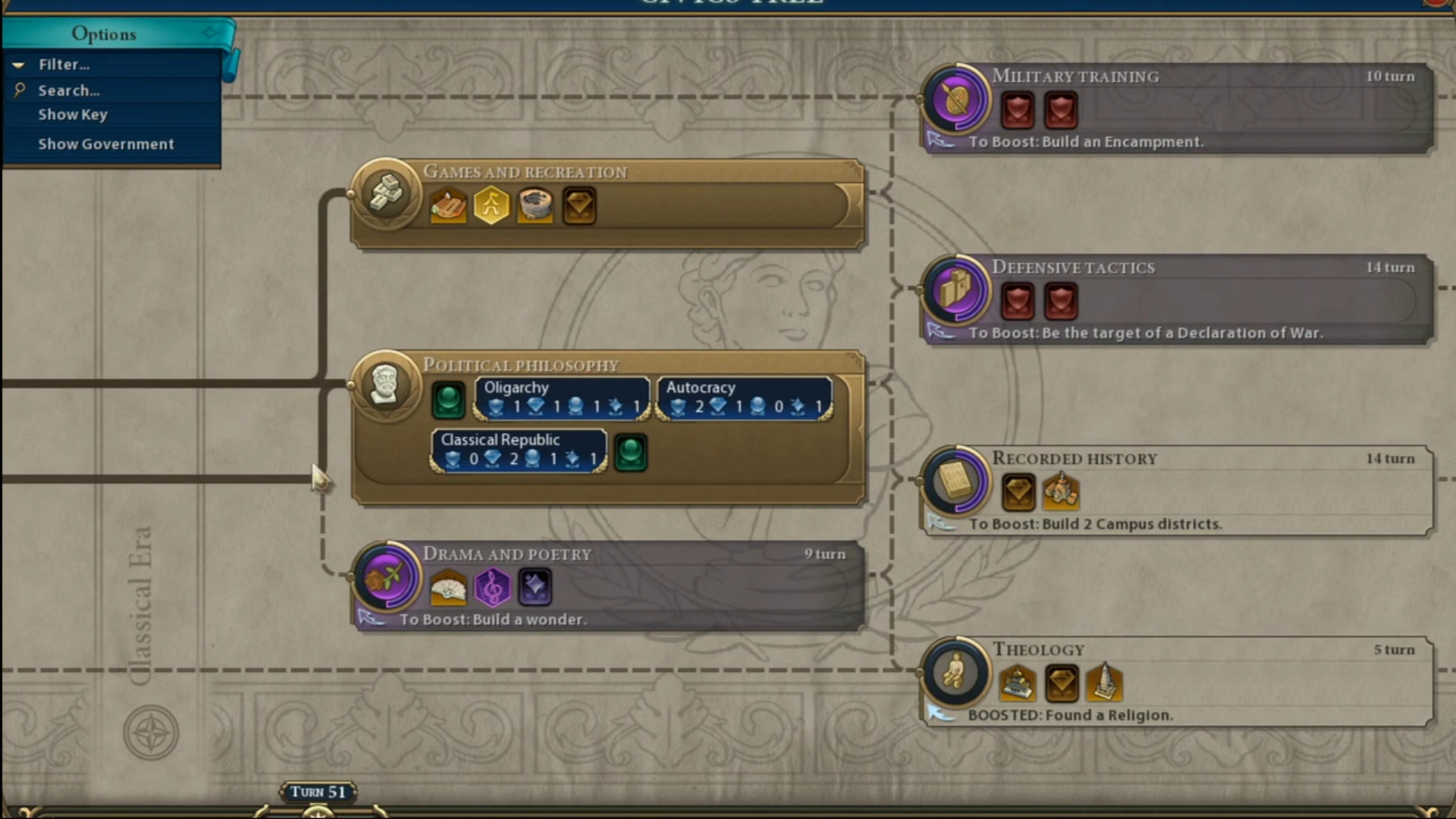Screen dimensions: 1456x819
Task: Select the Arena building icon under Games and Recreation
Action: click(447, 205)
